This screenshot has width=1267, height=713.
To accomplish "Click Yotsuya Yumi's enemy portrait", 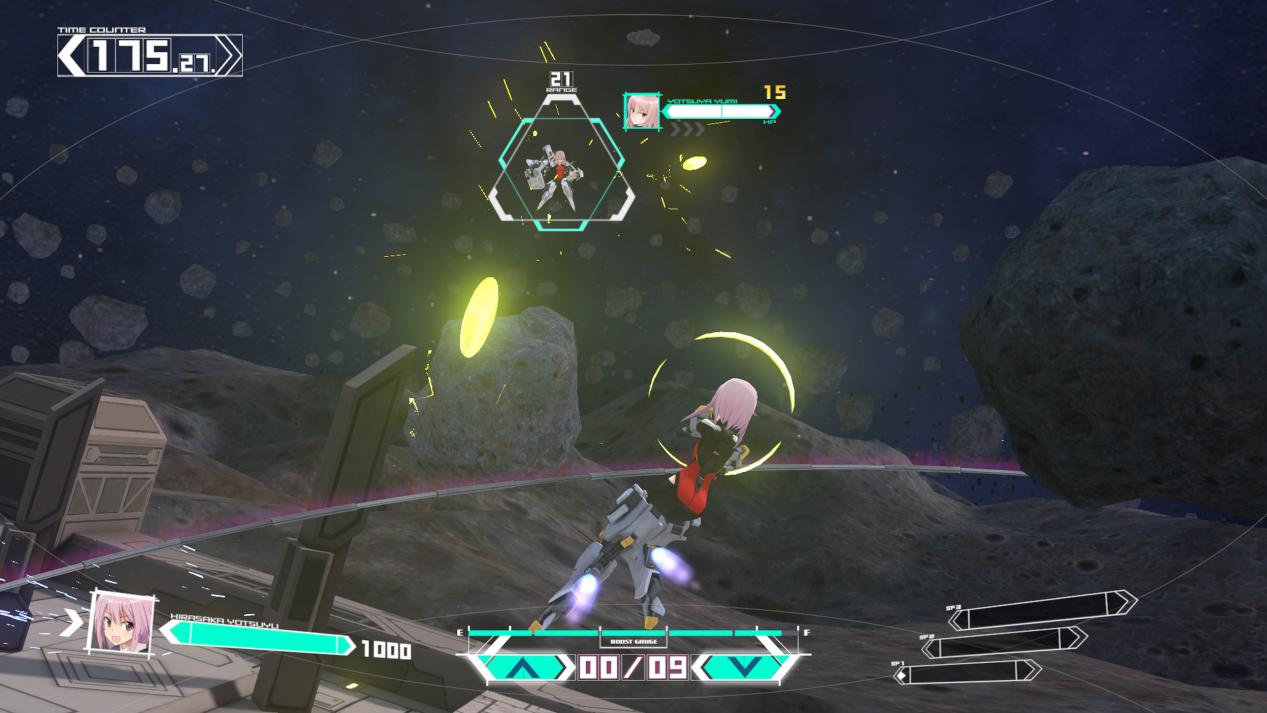I will click(x=641, y=111).
